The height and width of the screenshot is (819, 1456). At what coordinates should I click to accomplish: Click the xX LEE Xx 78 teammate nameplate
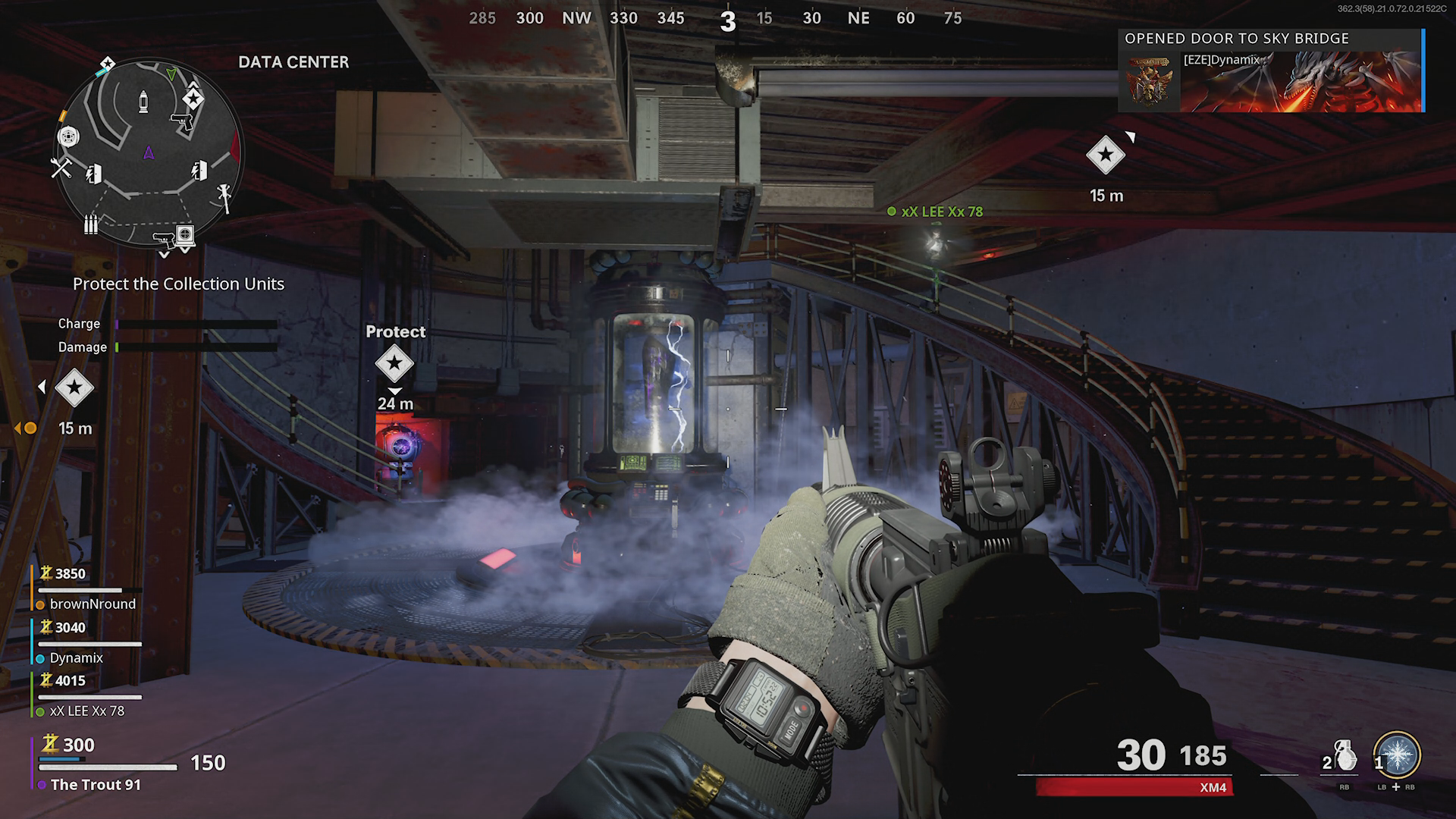[941, 212]
